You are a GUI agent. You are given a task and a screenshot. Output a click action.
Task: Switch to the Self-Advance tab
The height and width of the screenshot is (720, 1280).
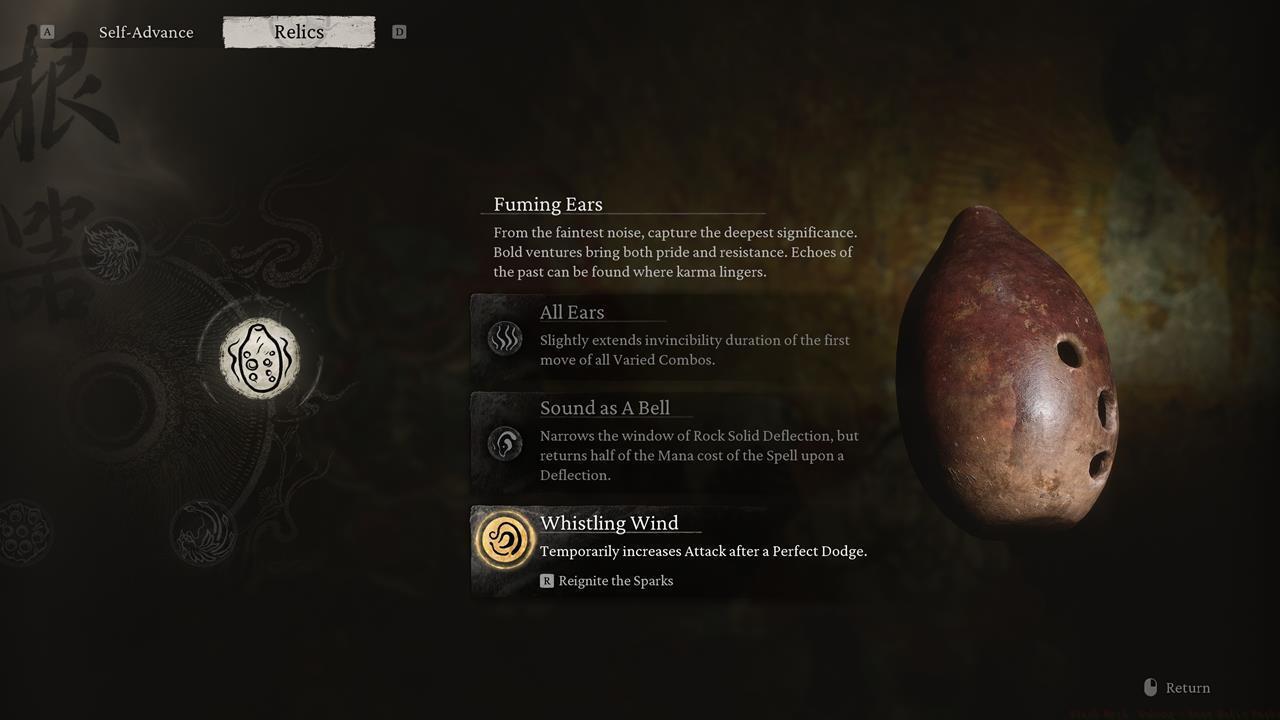click(146, 32)
